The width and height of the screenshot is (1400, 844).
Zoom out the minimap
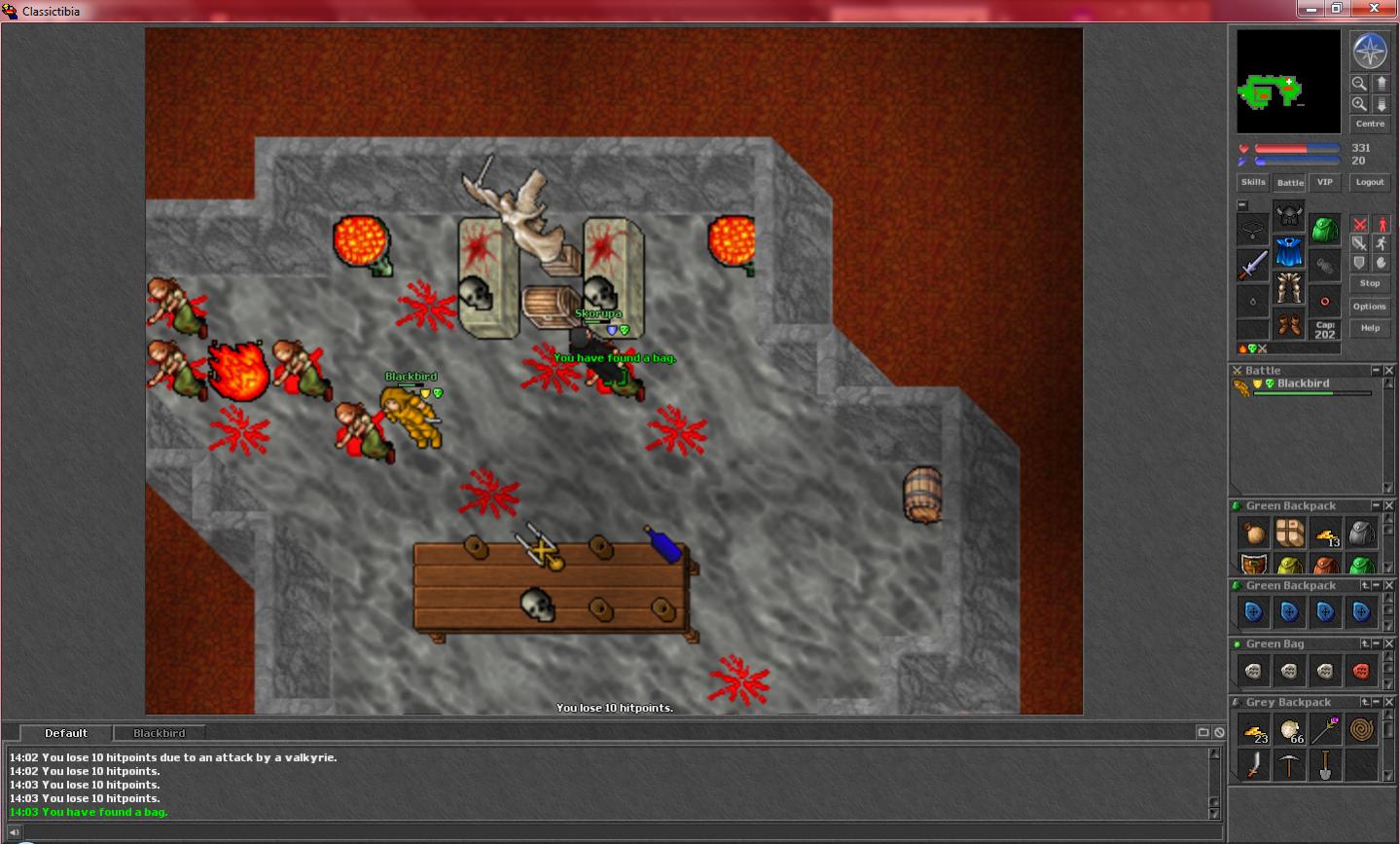point(1359,84)
